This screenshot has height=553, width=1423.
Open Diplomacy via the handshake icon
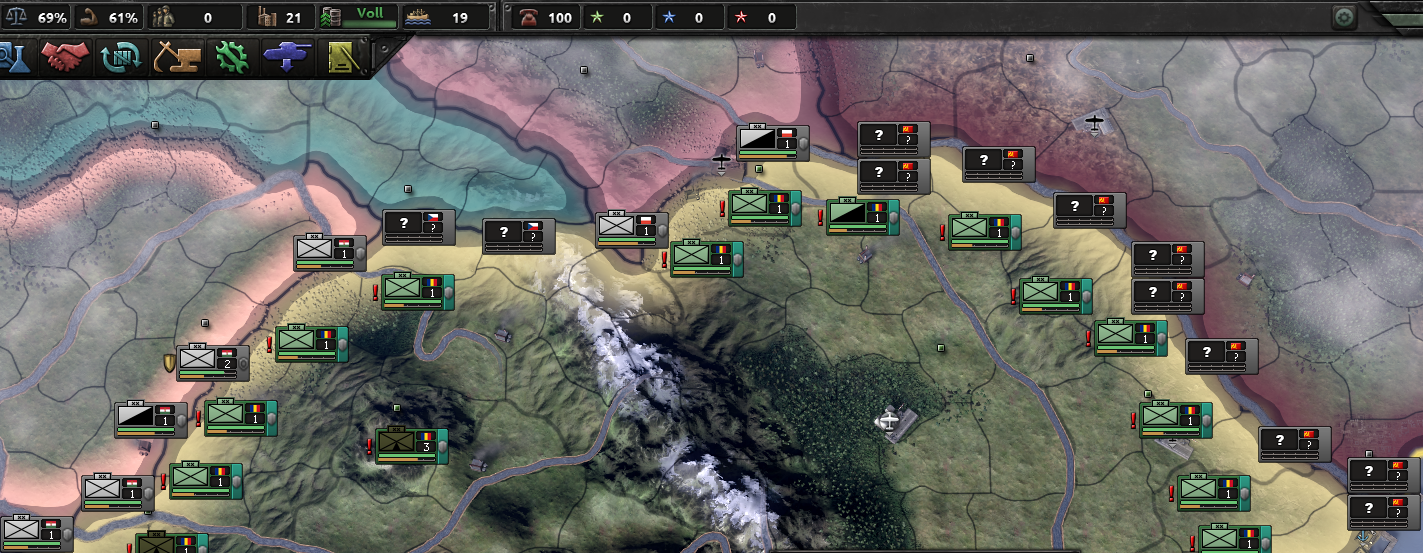pos(65,58)
